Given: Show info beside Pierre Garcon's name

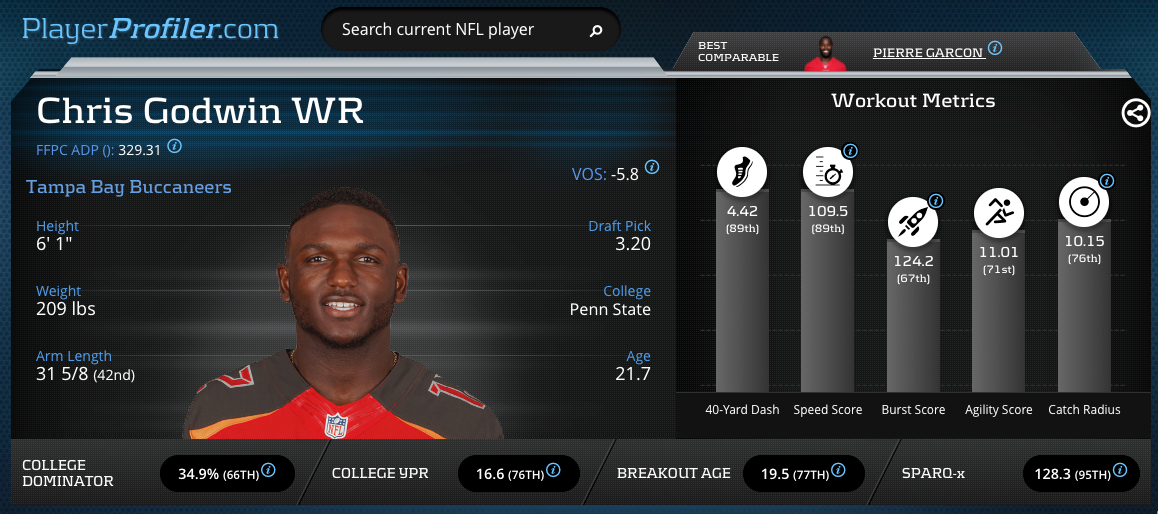Looking at the screenshot, I should [995, 48].
